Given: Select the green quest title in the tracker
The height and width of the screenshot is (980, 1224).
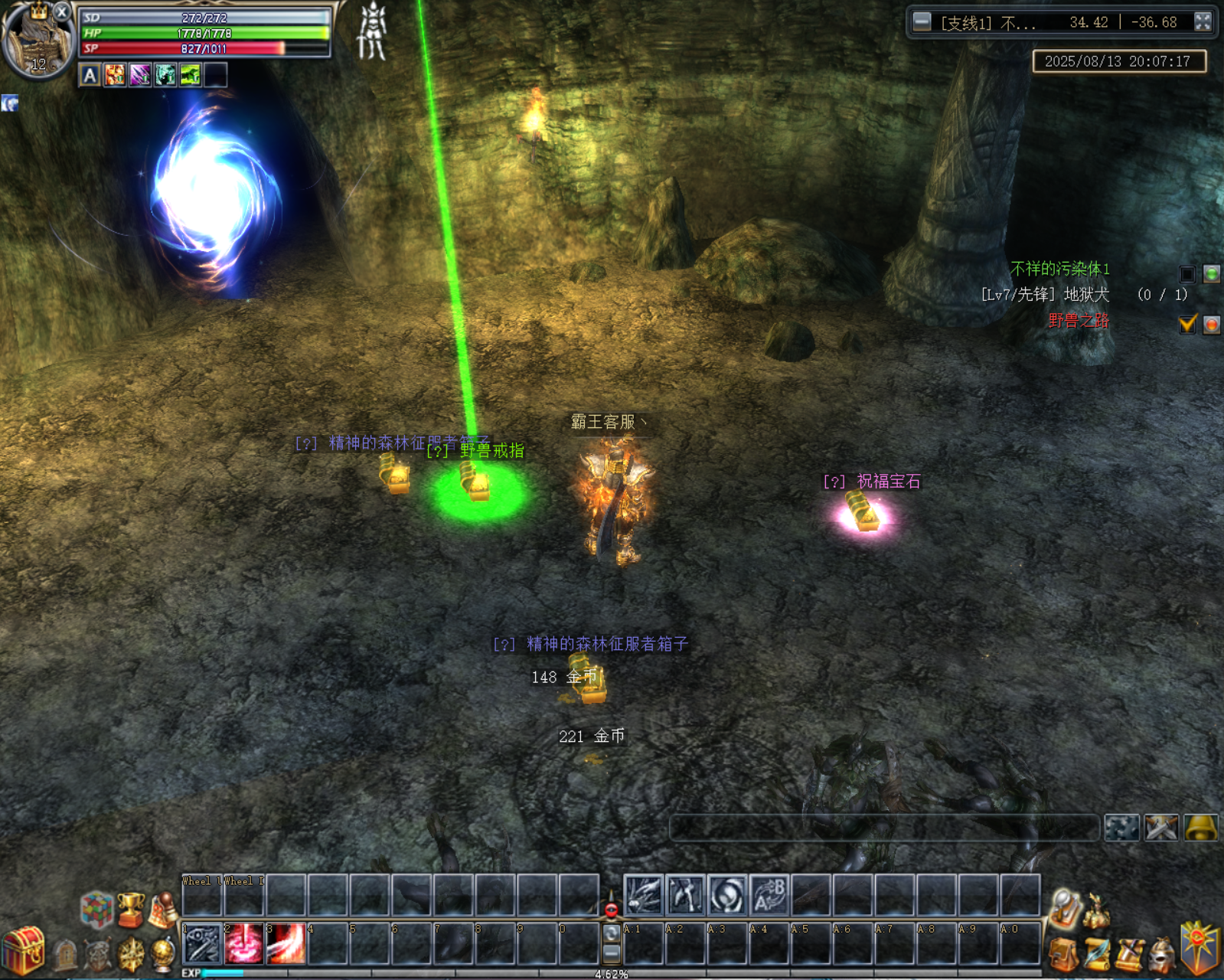Looking at the screenshot, I should pos(1059,269).
